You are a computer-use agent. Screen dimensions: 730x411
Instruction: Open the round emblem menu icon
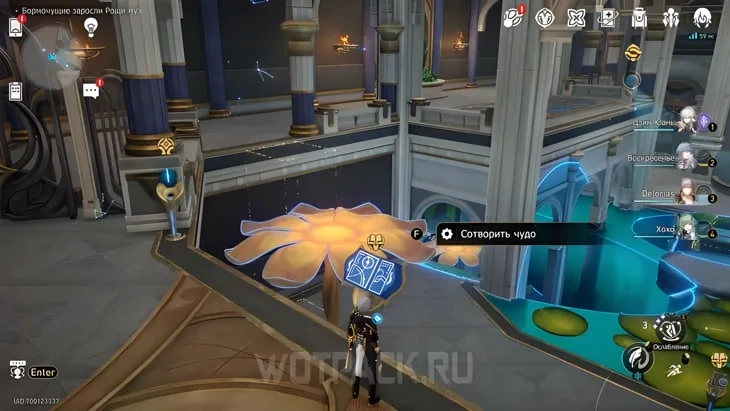click(x=545, y=17)
